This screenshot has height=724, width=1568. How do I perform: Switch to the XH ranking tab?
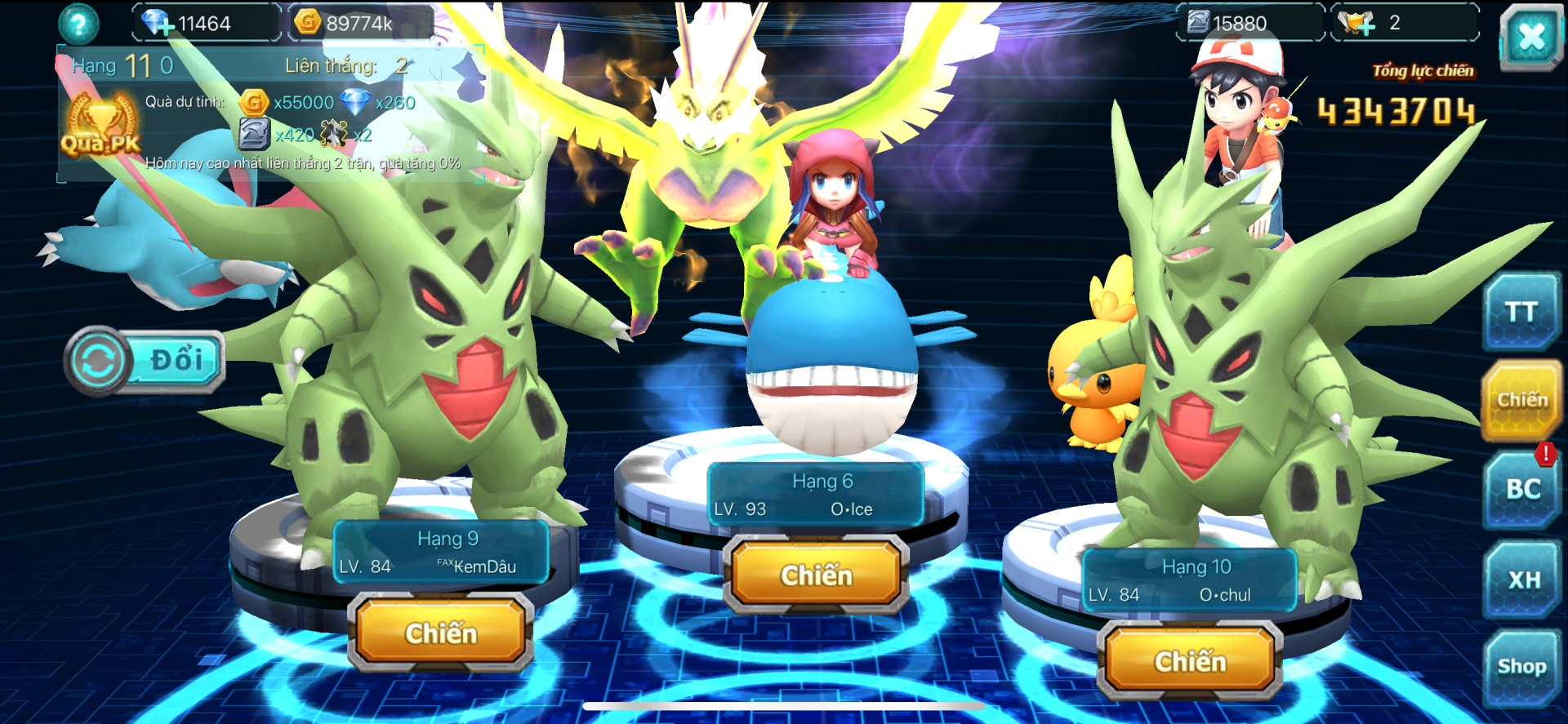(1523, 580)
